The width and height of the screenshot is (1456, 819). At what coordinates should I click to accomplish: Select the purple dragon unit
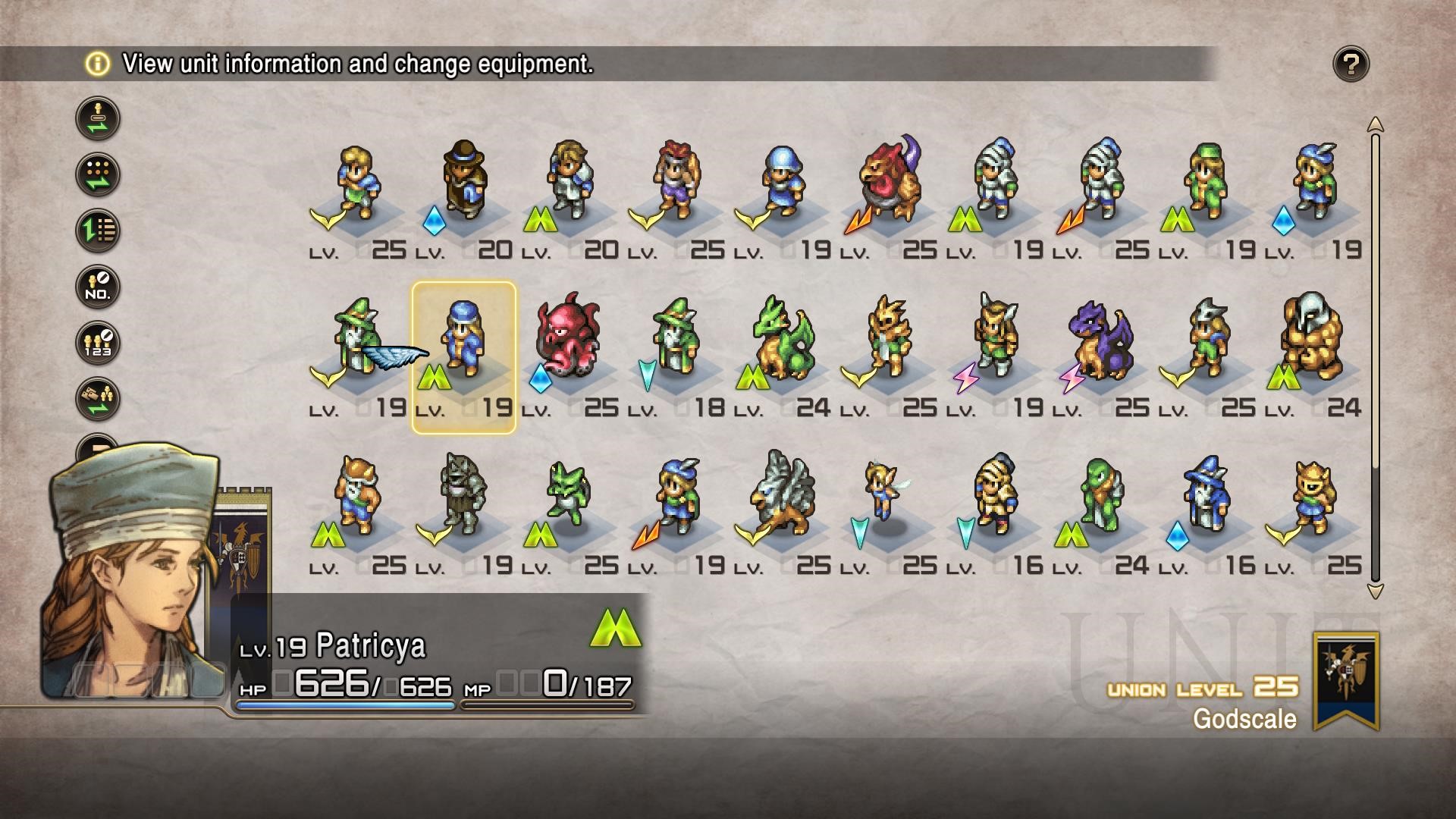click(x=1100, y=340)
